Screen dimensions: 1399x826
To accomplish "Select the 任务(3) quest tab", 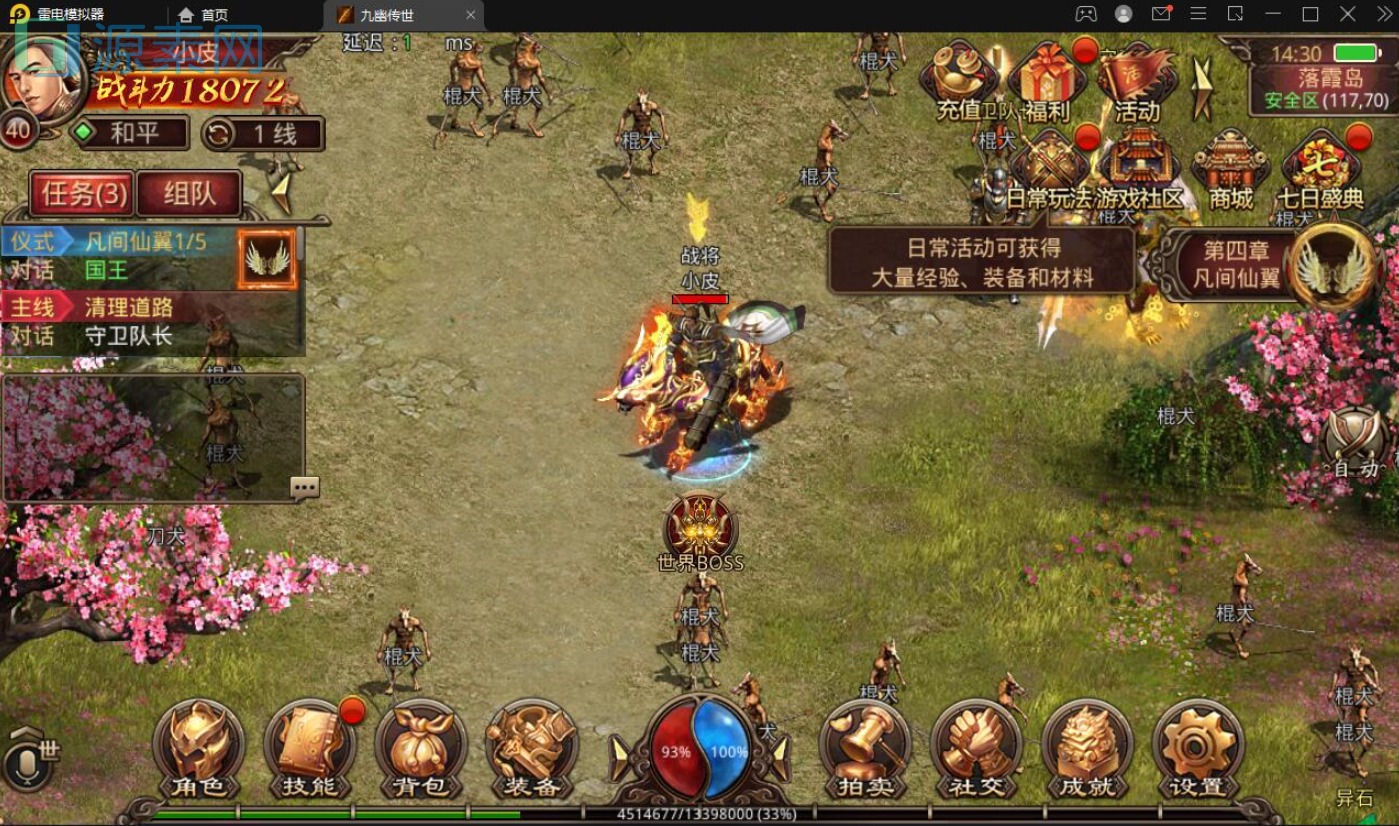I will [84, 194].
